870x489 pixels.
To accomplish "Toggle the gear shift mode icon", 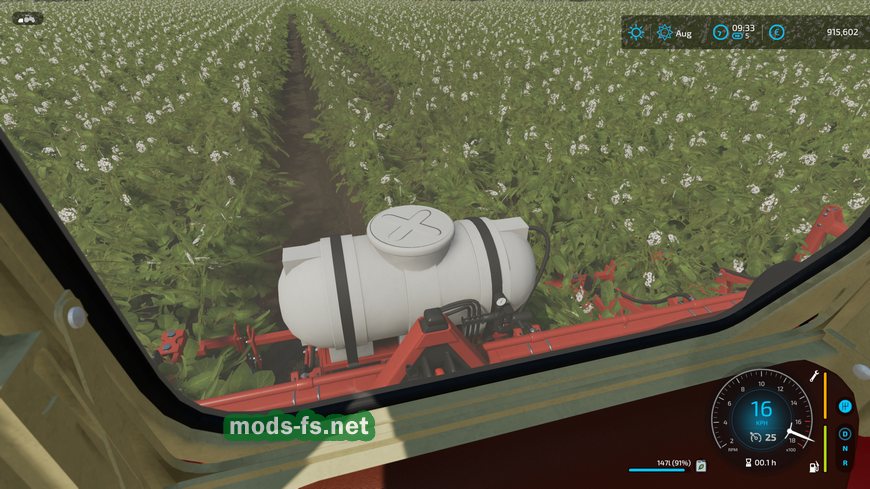I will pyautogui.click(x=845, y=406).
